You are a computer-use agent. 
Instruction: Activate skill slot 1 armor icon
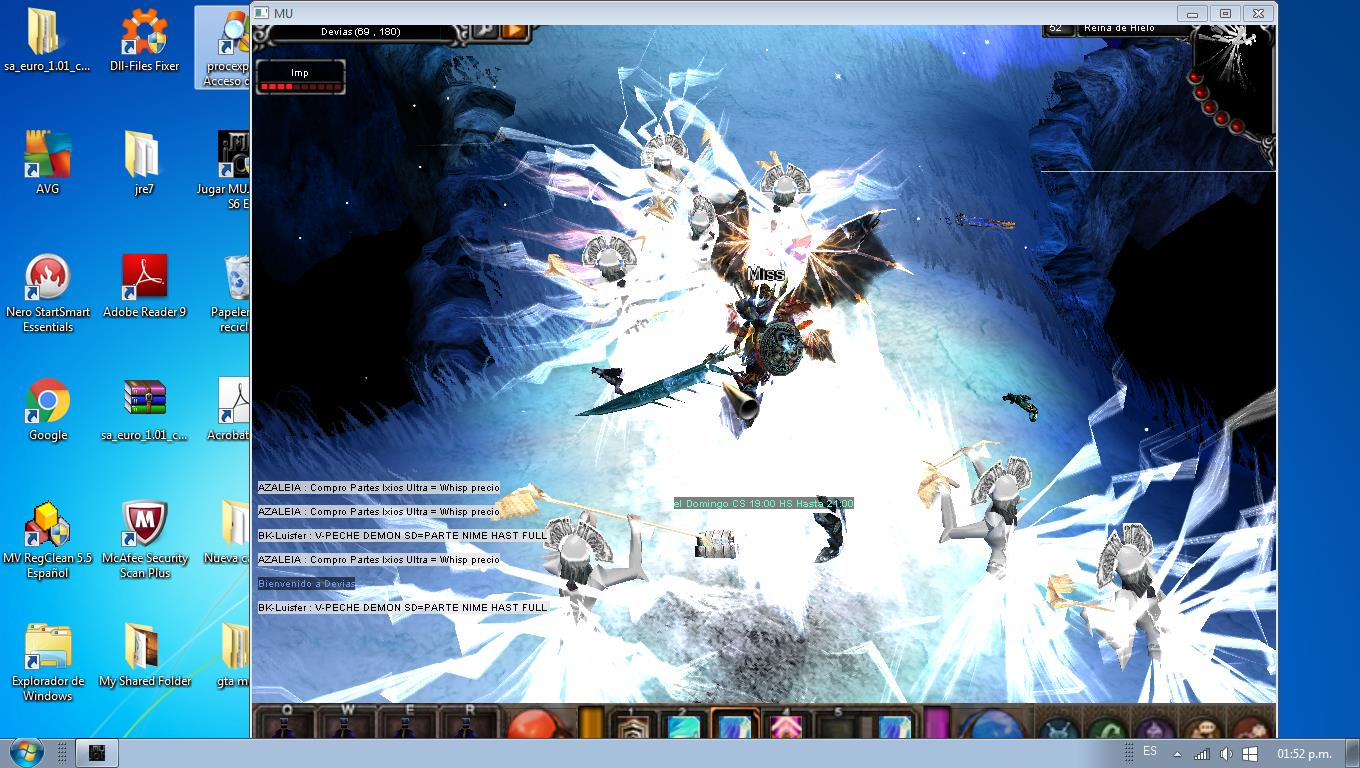631,726
